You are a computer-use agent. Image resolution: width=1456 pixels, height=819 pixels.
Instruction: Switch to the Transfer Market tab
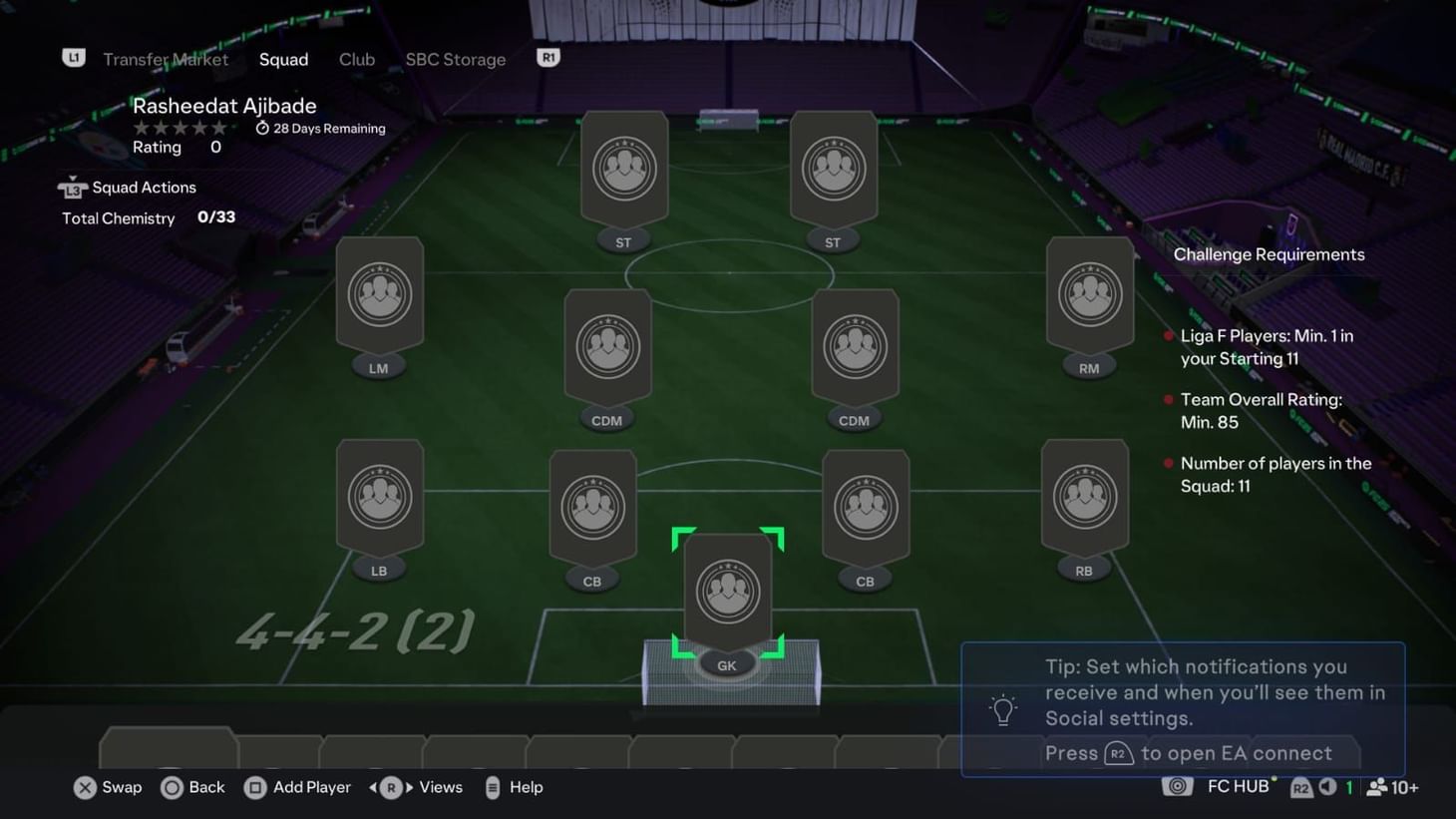click(166, 59)
